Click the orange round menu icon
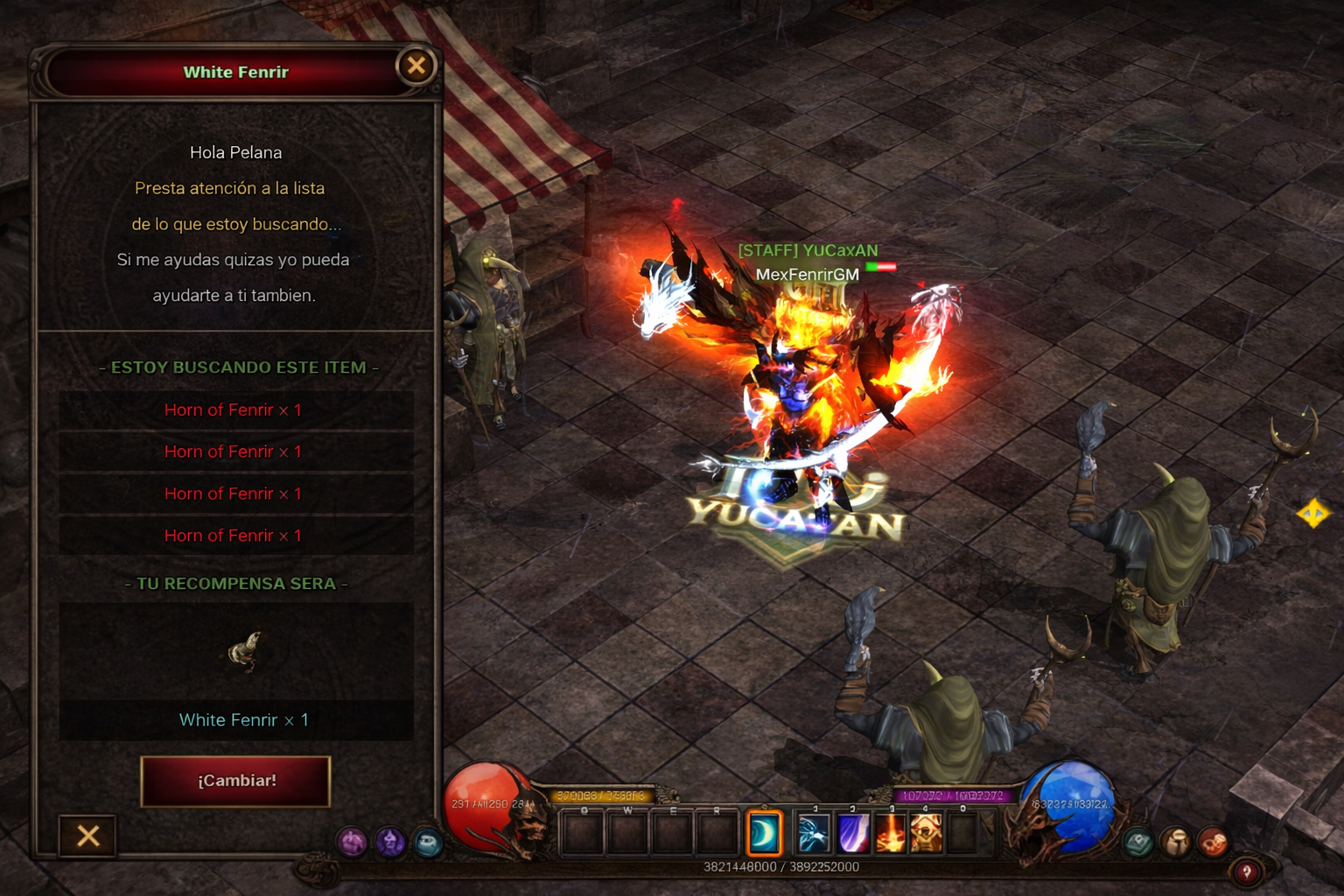The width and height of the screenshot is (1344, 896). (1213, 843)
